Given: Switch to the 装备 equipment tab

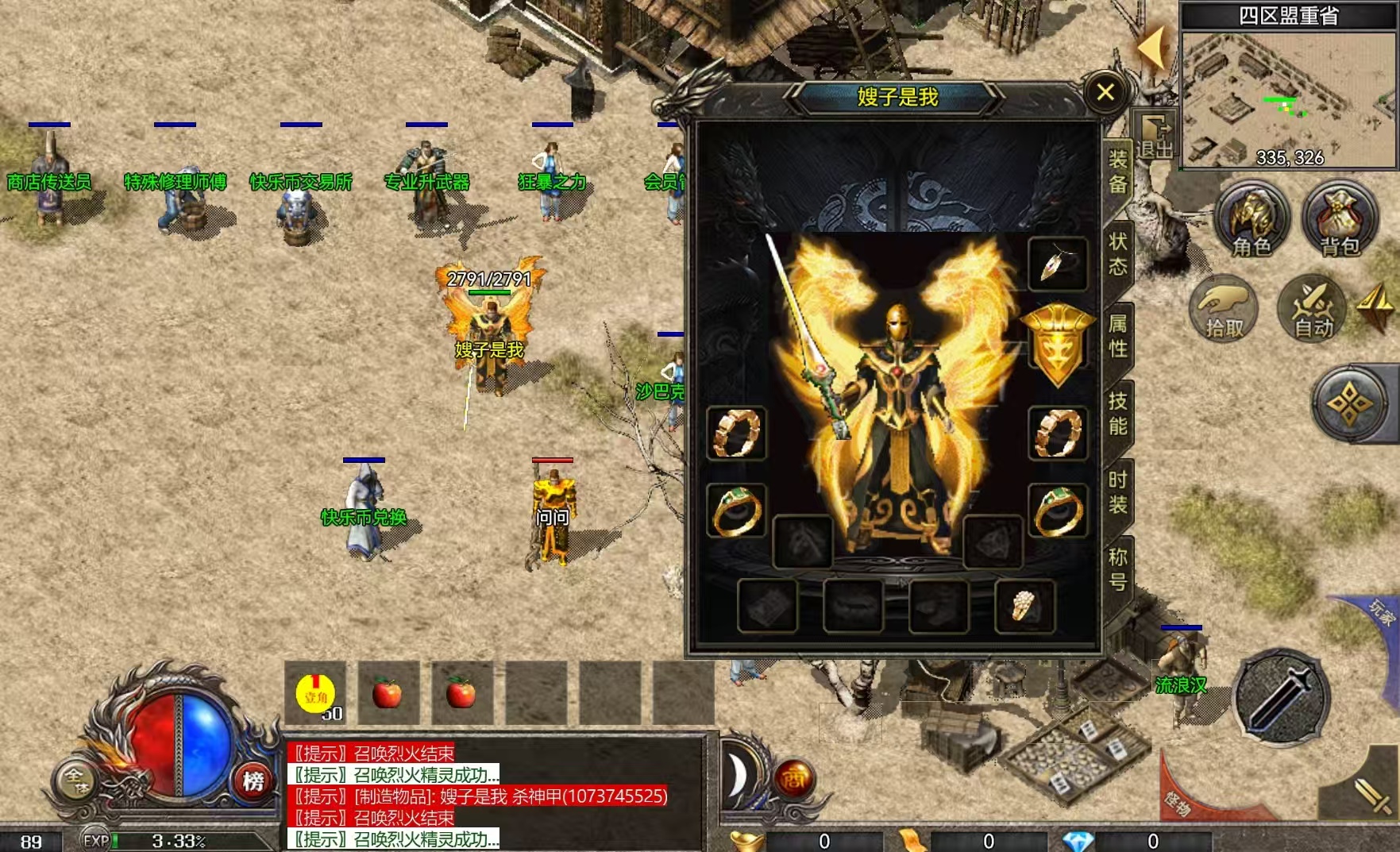Looking at the screenshot, I should pos(1118,172).
